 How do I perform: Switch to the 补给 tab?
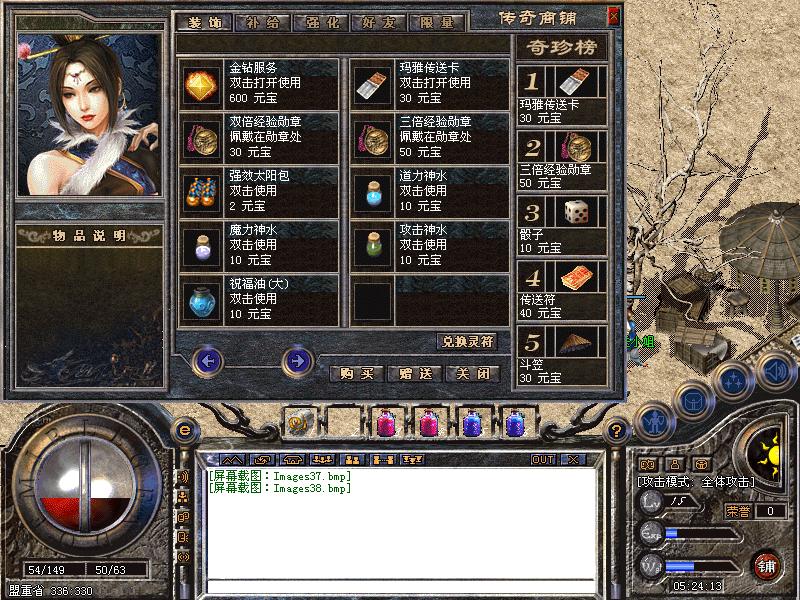pos(264,22)
